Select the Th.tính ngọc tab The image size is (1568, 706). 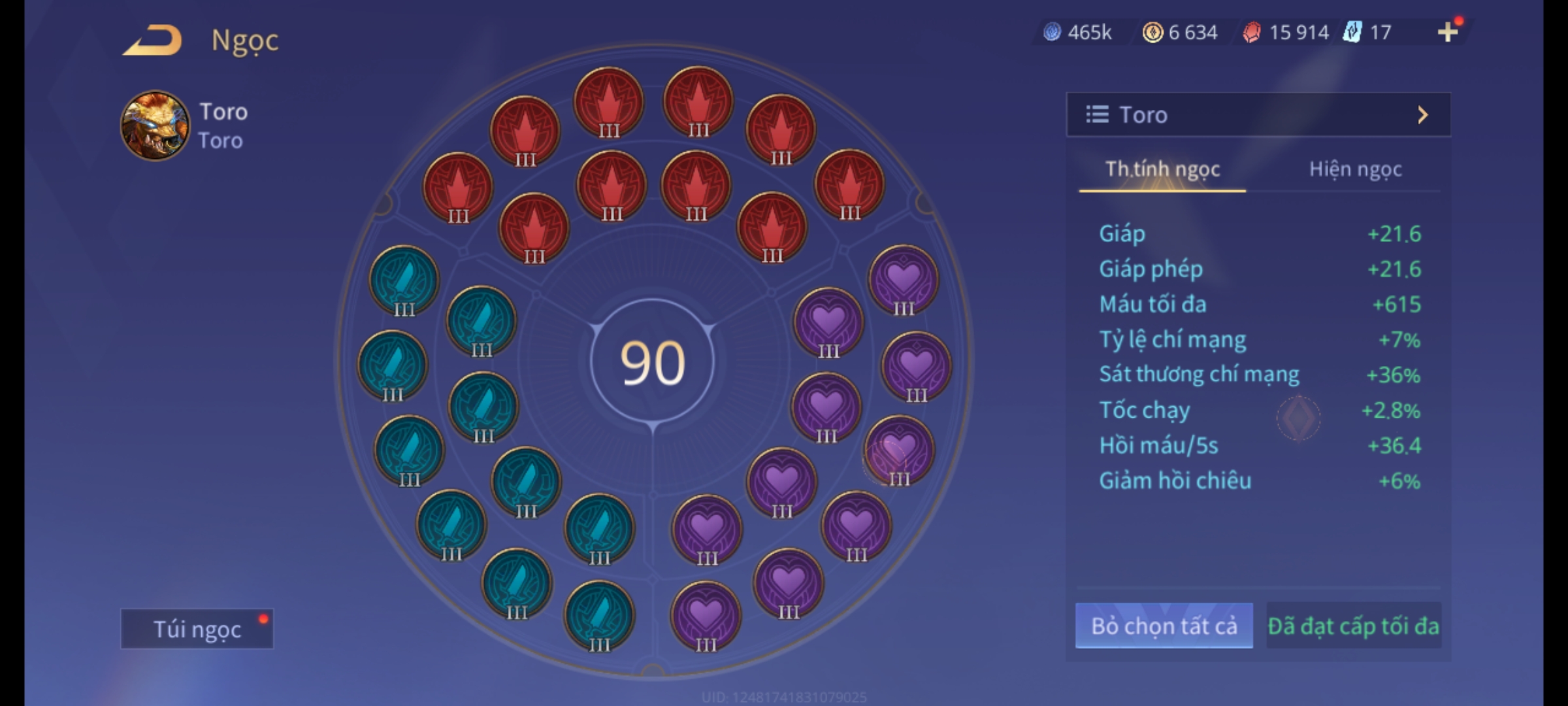coord(1162,169)
